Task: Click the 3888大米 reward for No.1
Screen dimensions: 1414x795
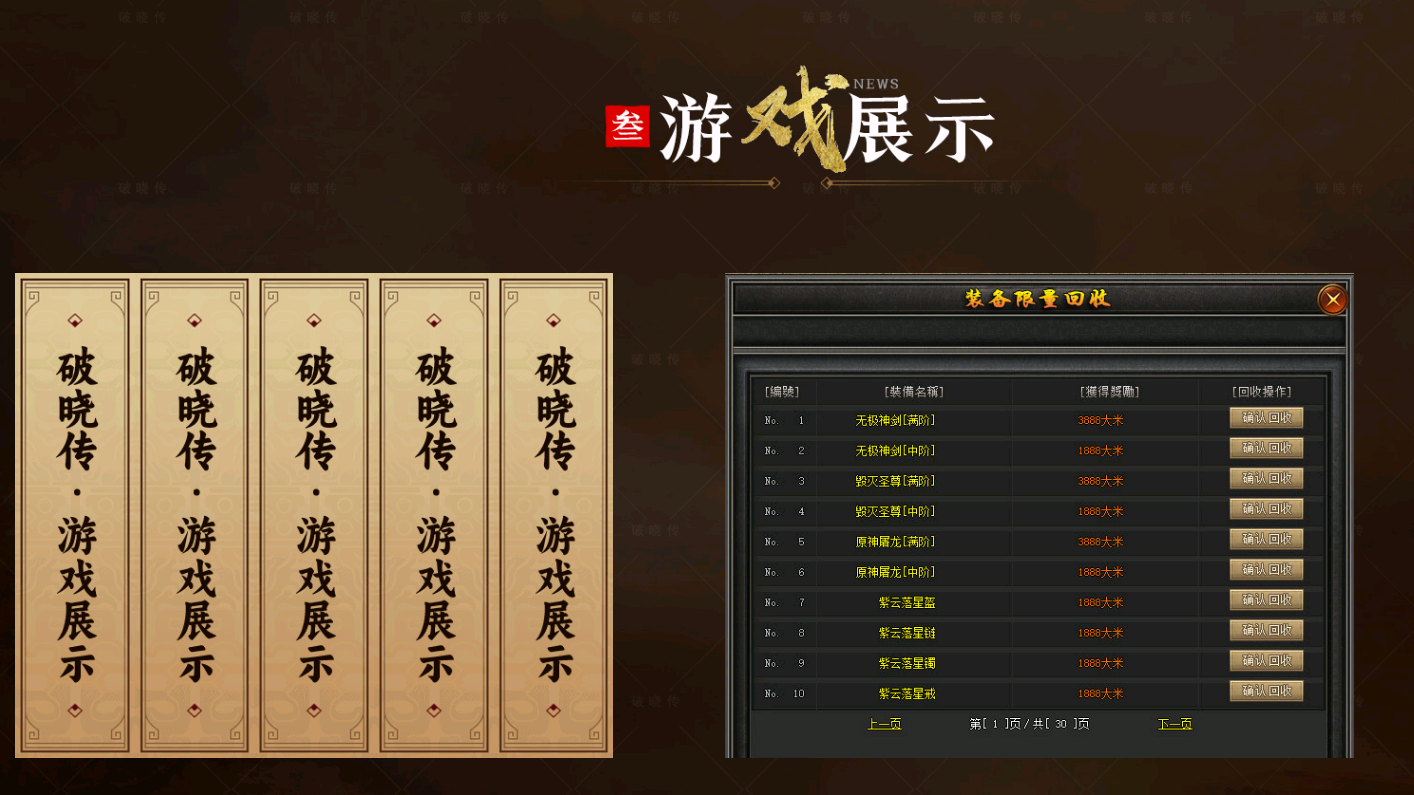Action: tap(1101, 420)
